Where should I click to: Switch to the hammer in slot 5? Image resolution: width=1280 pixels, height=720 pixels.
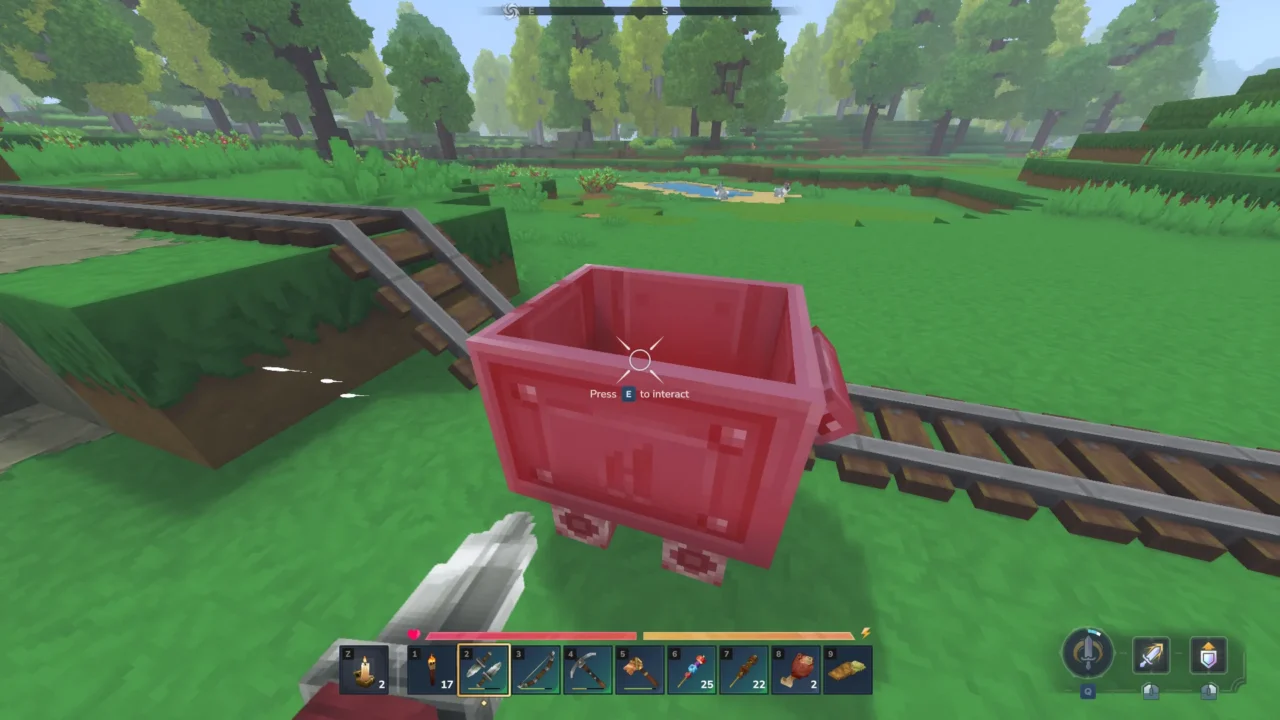click(640, 669)
